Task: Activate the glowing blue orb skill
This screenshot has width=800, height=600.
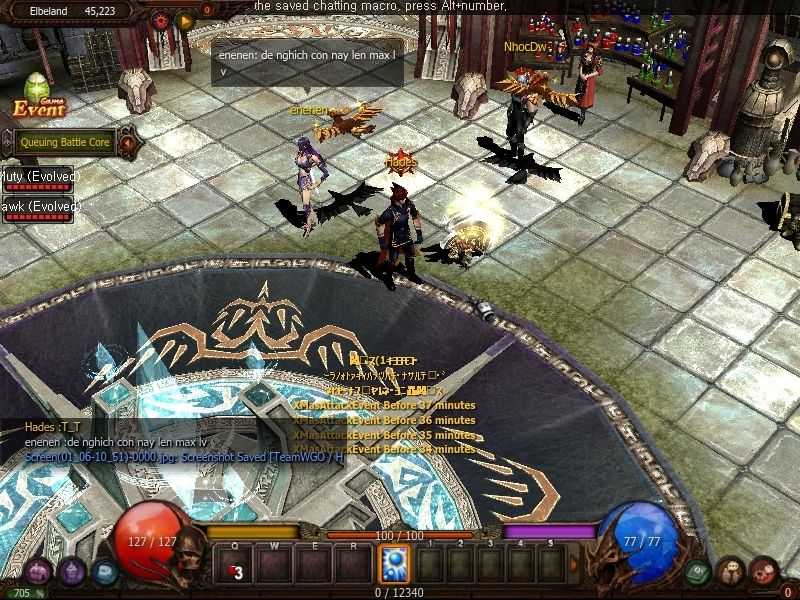Action: (x=394, y=564)
